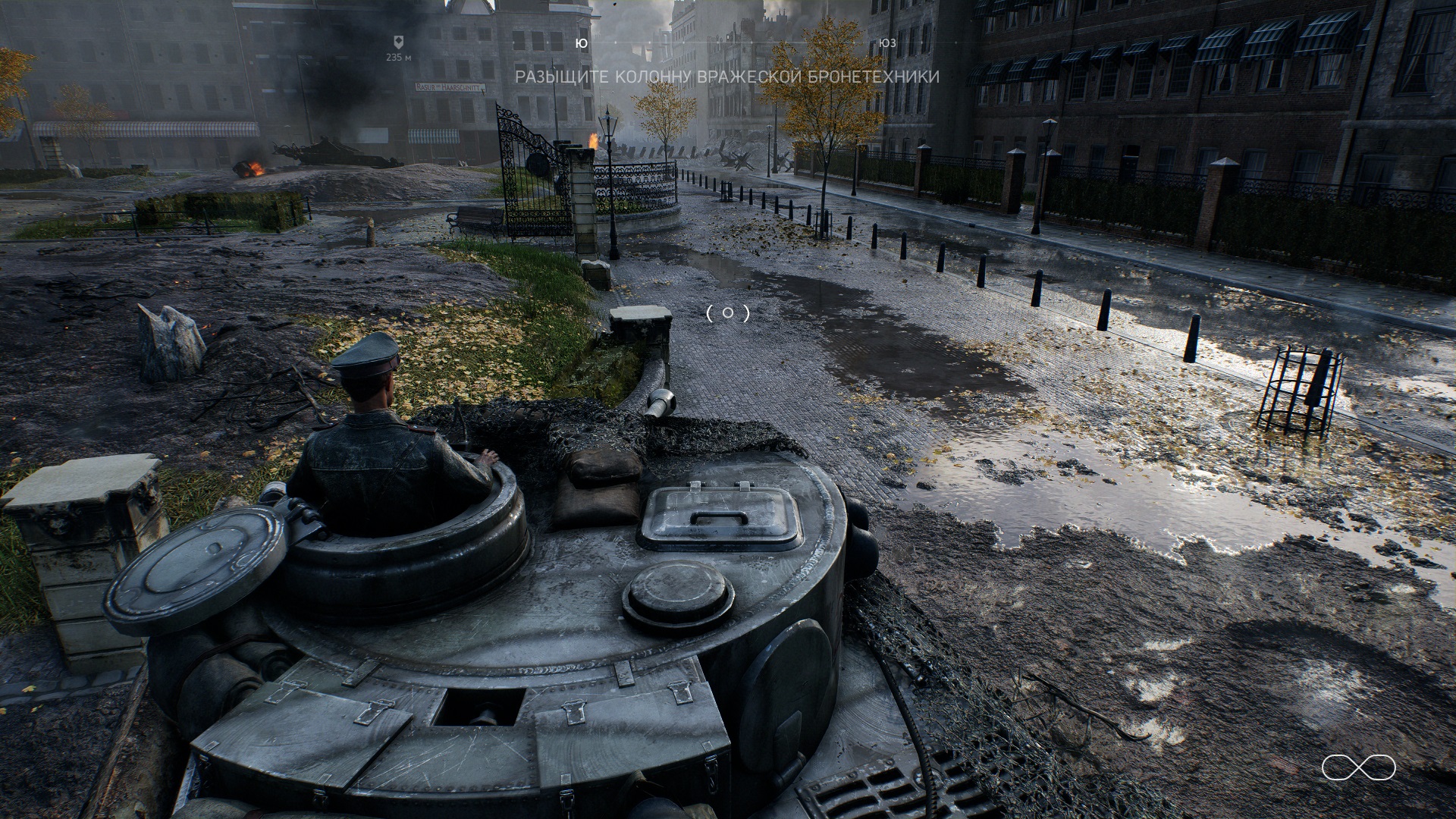1456x819 pixels.
Task: Select the objective text about enemy armor column
Action: click(x=727, y=77)
